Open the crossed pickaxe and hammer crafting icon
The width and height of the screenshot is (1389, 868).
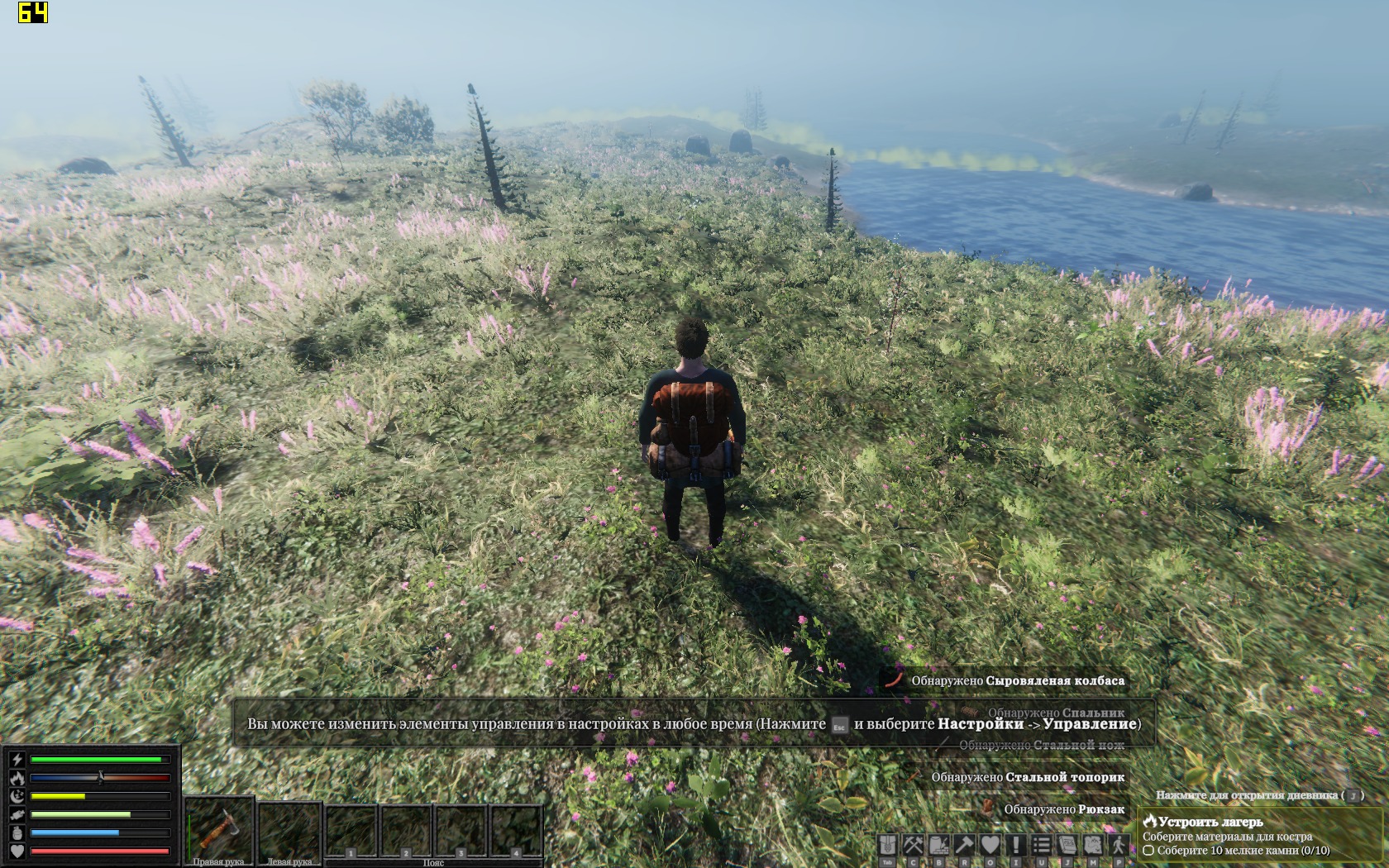tap(914, 845)
